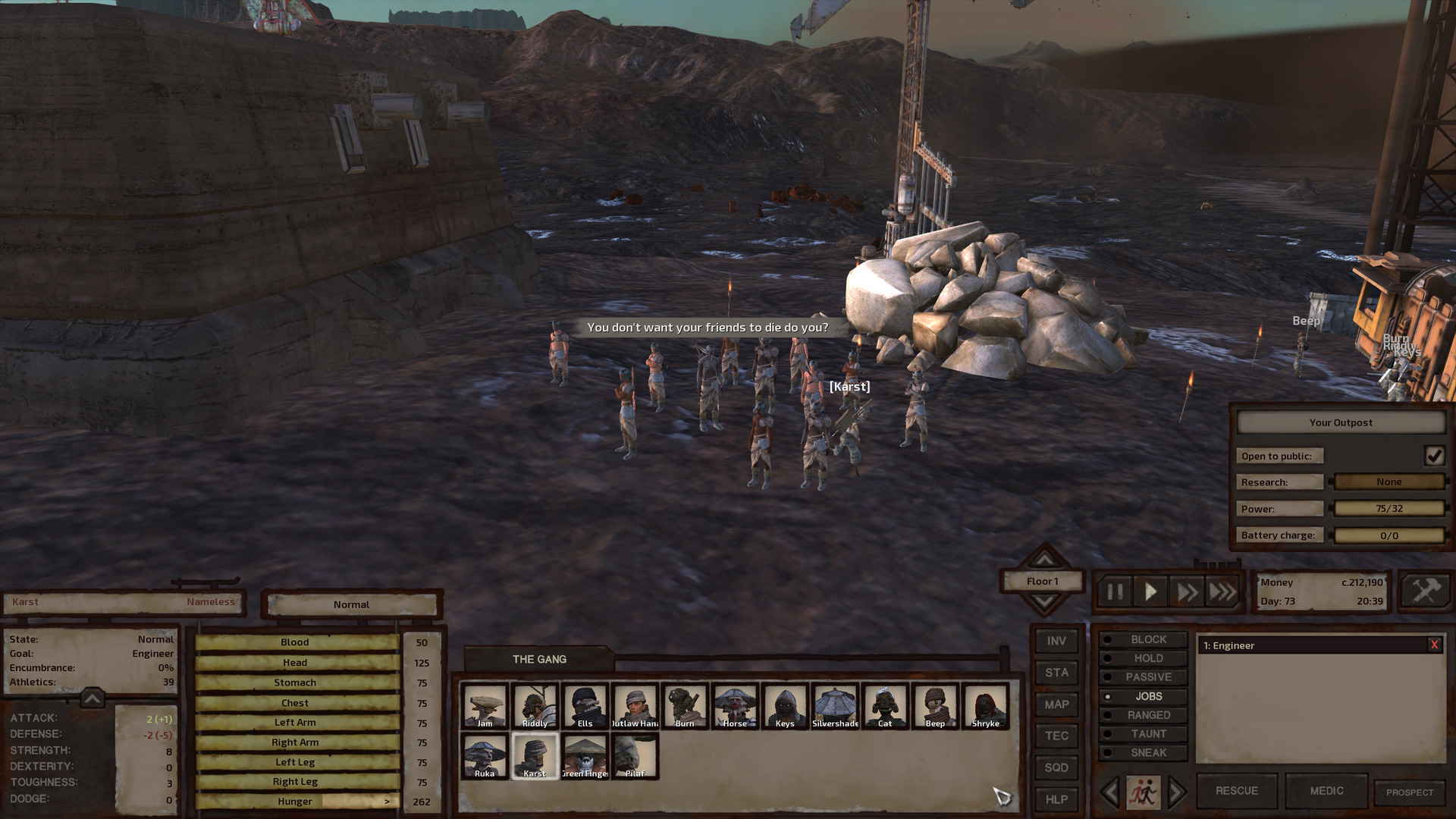Open the world map via MAP
The image size is (1456, 819).
1056,704
